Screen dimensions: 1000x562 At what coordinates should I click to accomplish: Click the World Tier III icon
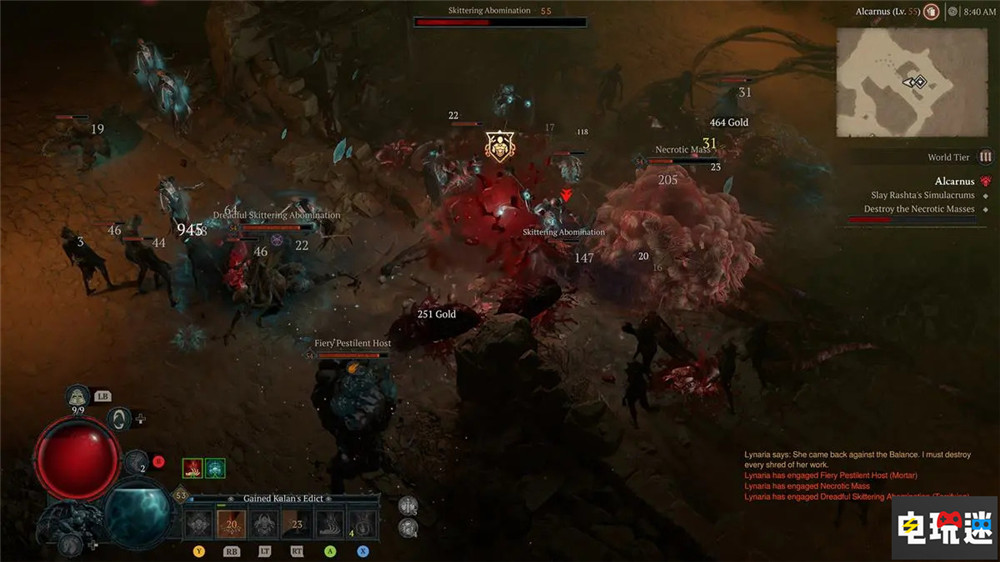(x=986, y=157)
